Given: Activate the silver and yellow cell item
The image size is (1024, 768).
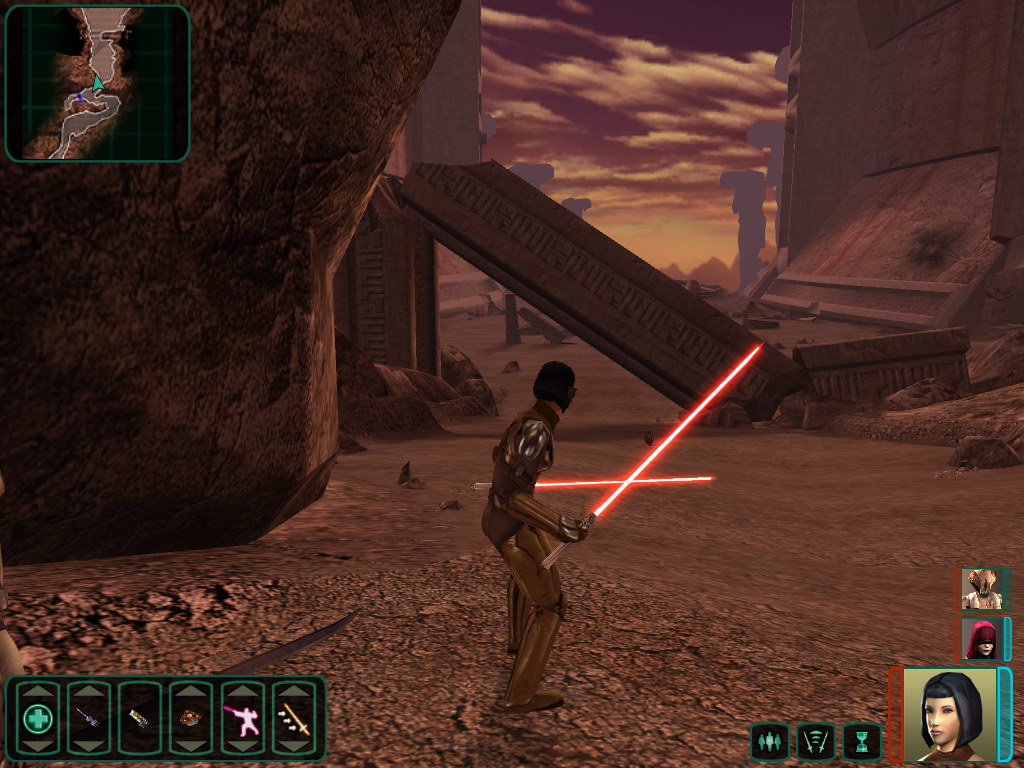Looking at the screenshot, I should [x=139, y=718].
